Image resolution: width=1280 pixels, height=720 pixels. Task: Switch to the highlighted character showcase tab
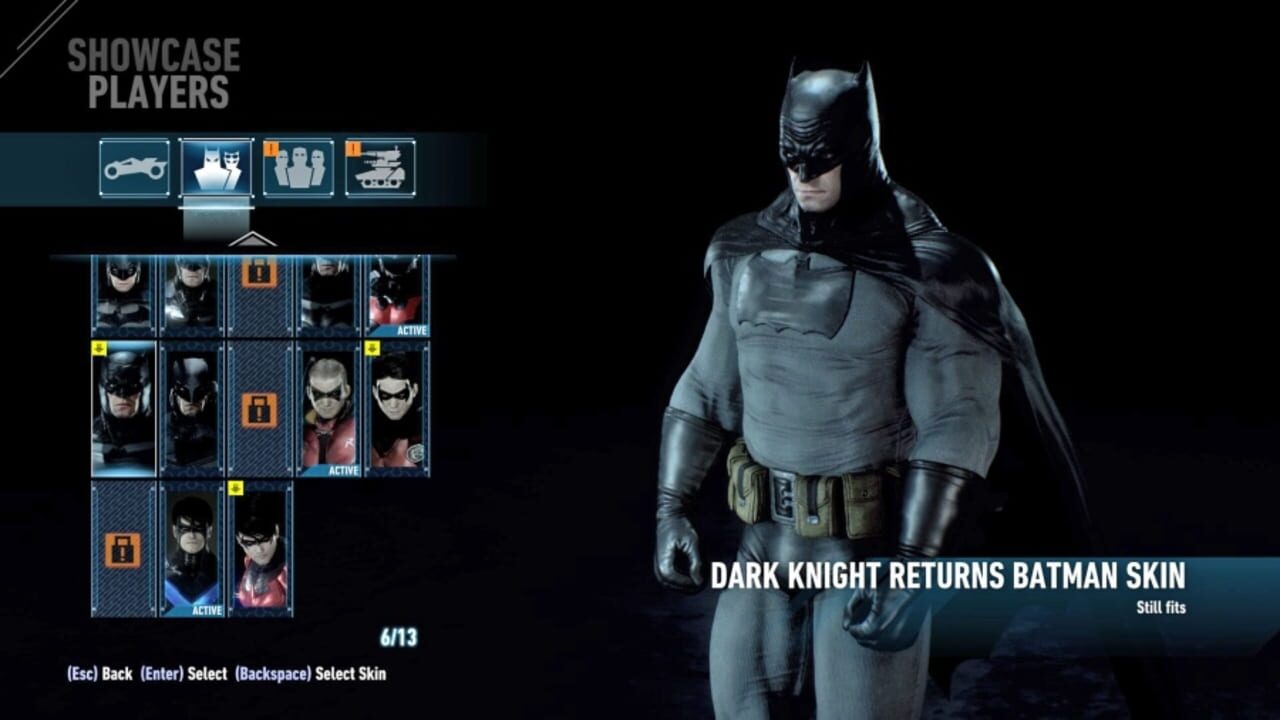click(216, 167)
